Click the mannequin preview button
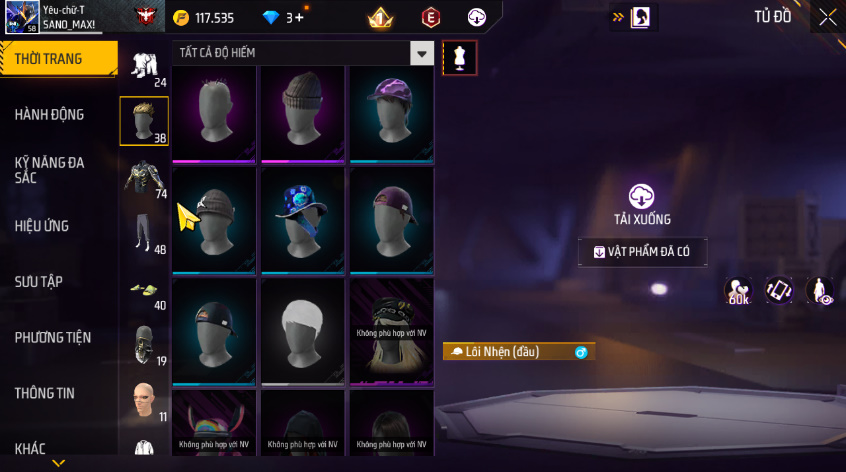 click(x=460, y=57)
